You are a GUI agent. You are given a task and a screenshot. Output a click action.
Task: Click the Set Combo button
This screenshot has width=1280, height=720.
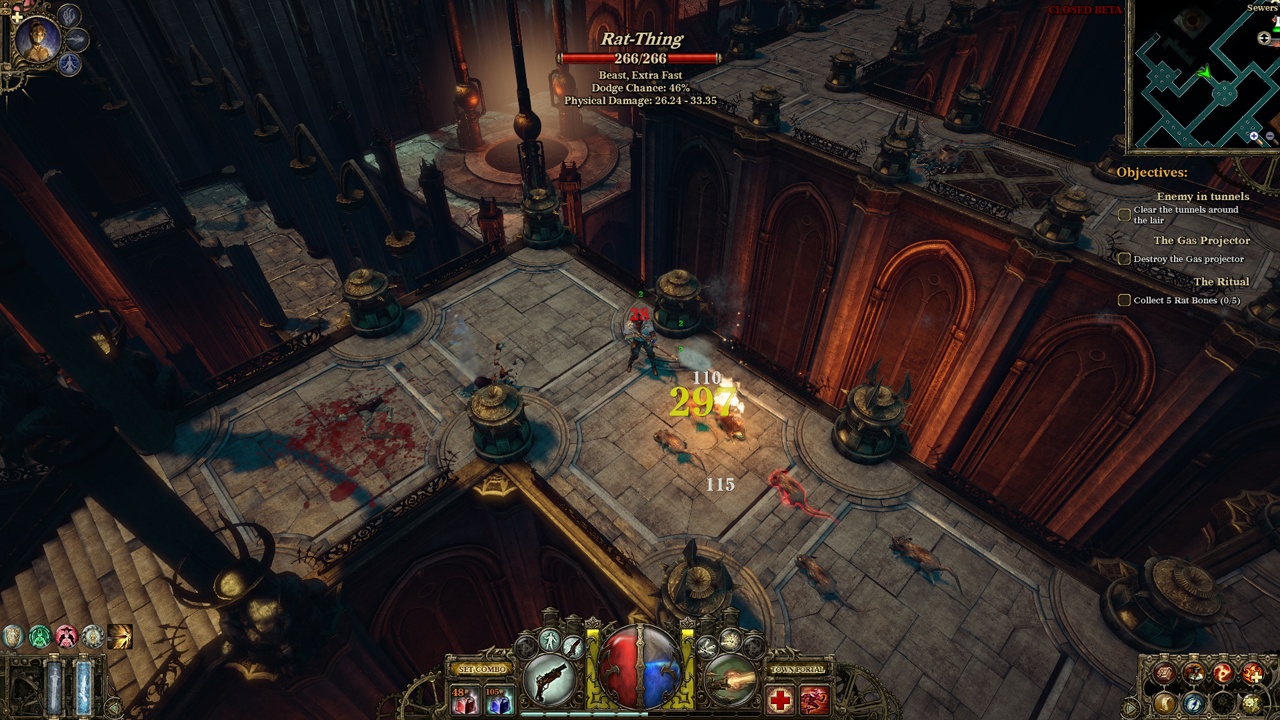tap(481, 669)
